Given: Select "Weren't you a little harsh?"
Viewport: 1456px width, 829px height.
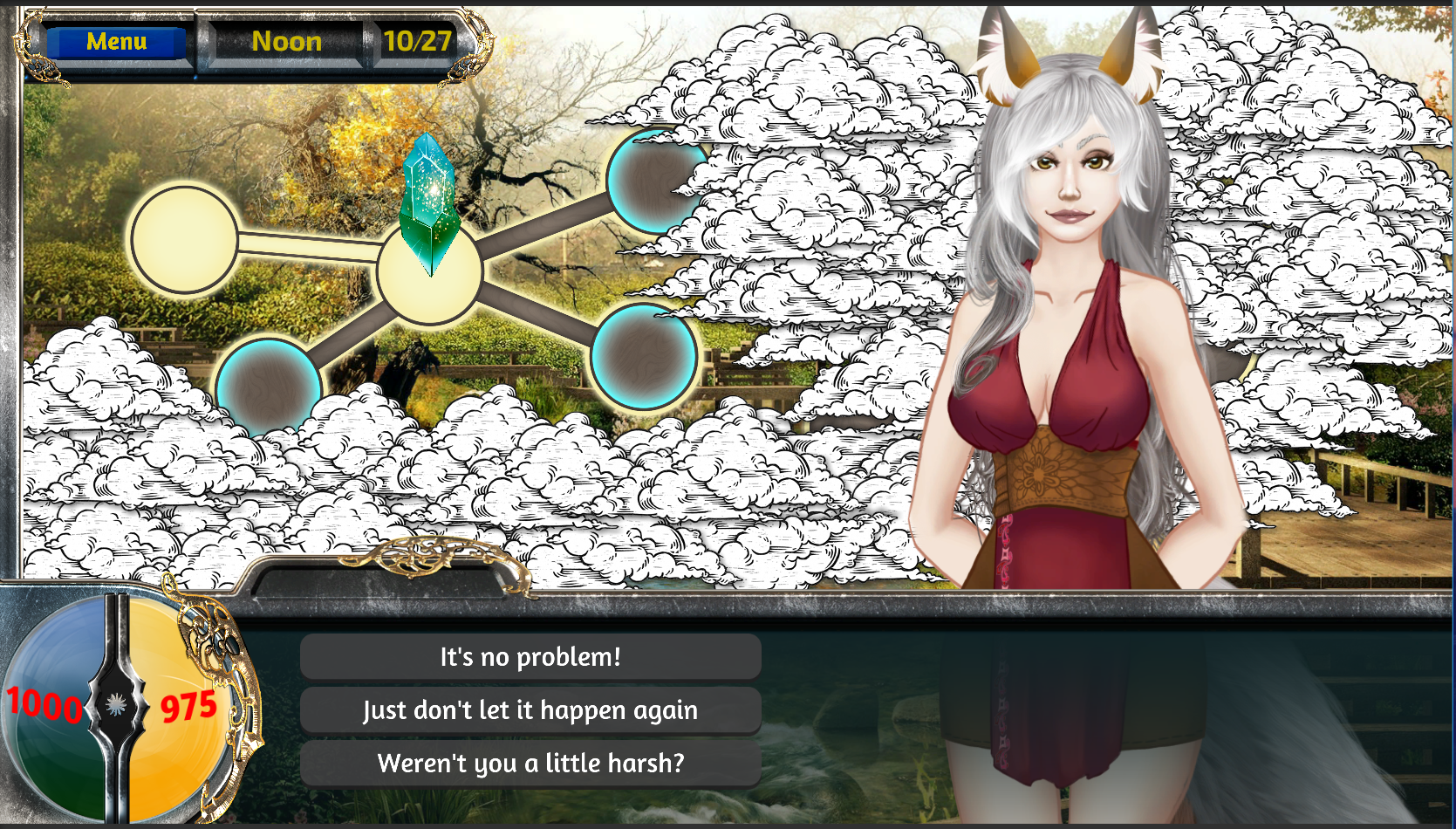Looking at the screenshot, I should tap(530, 762).
